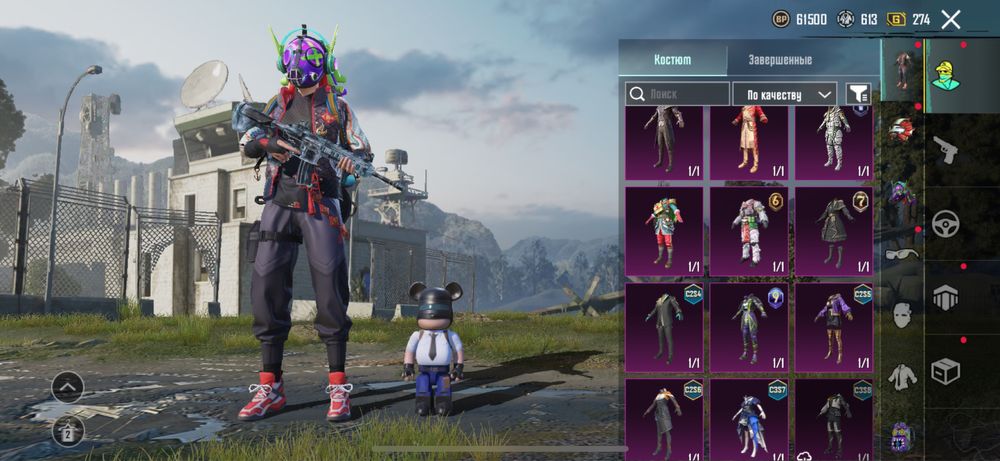Select the C2S6 grey coat costume
The image size is (1000, 461).
(x=664, y=420)
